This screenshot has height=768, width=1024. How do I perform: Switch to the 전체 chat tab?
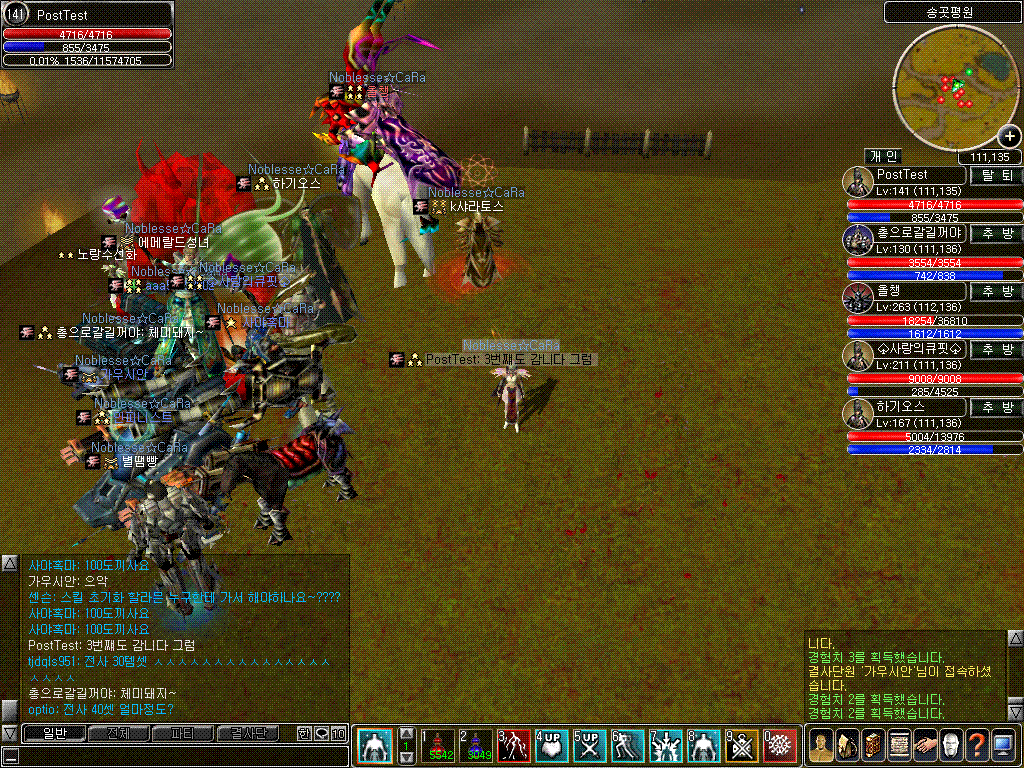coord(117,733)
